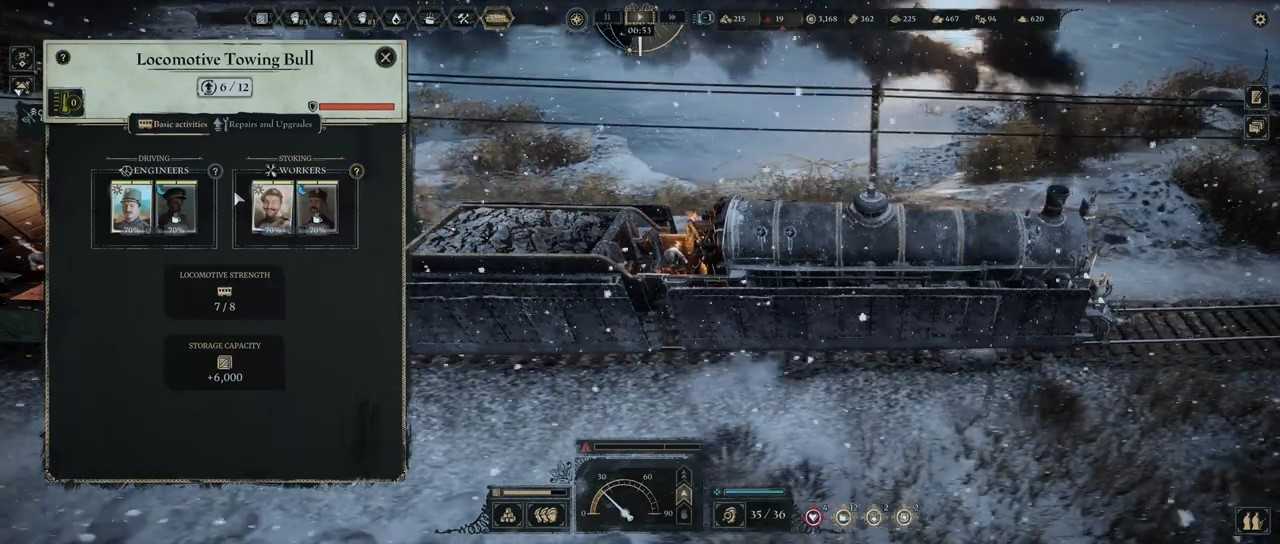The width and height of the screenshot is (1280, 544).
Task: Click the play button on the time control
Action: [639, 17]
